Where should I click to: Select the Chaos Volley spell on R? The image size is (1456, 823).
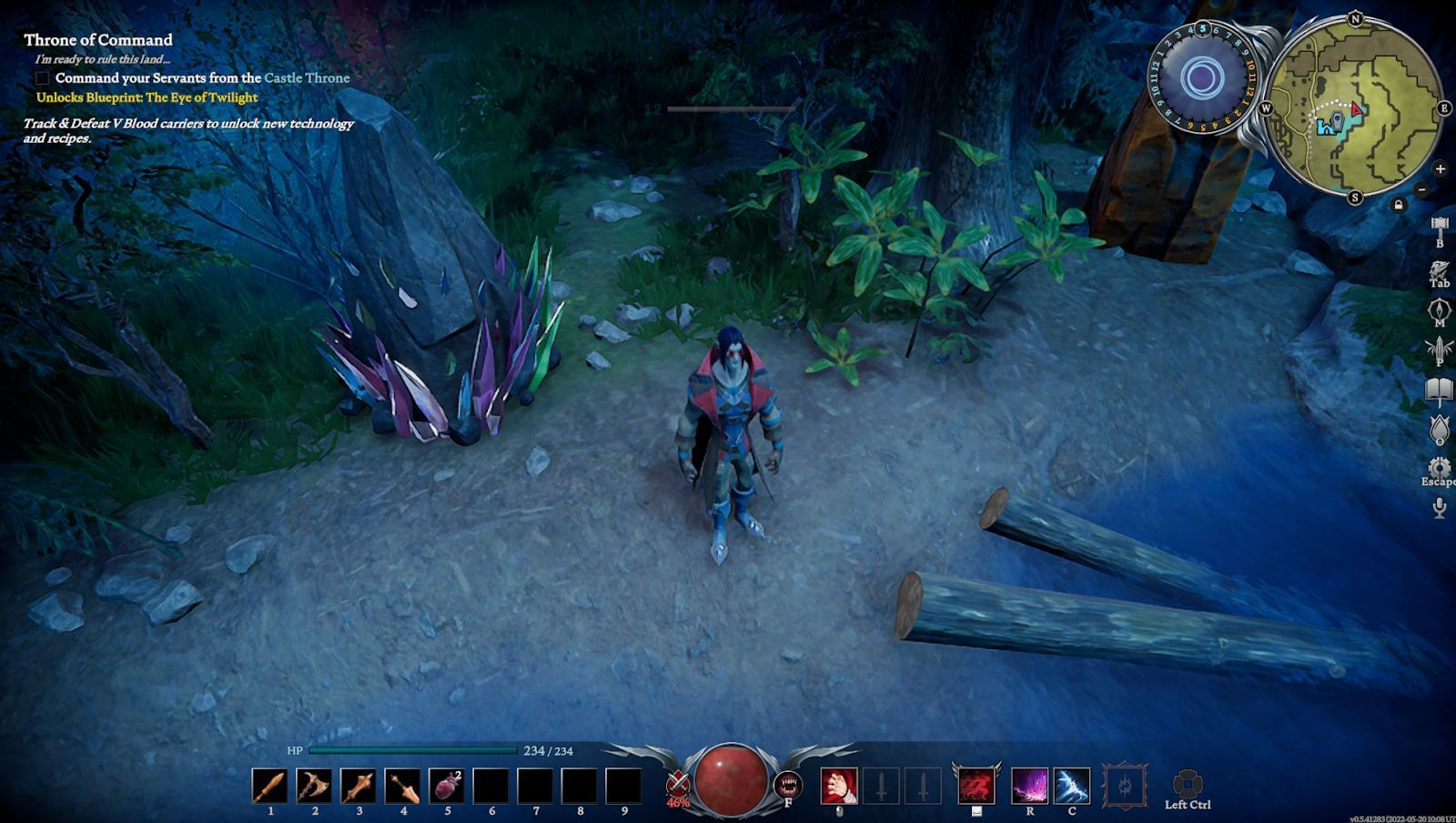(x=1029, y=785)
